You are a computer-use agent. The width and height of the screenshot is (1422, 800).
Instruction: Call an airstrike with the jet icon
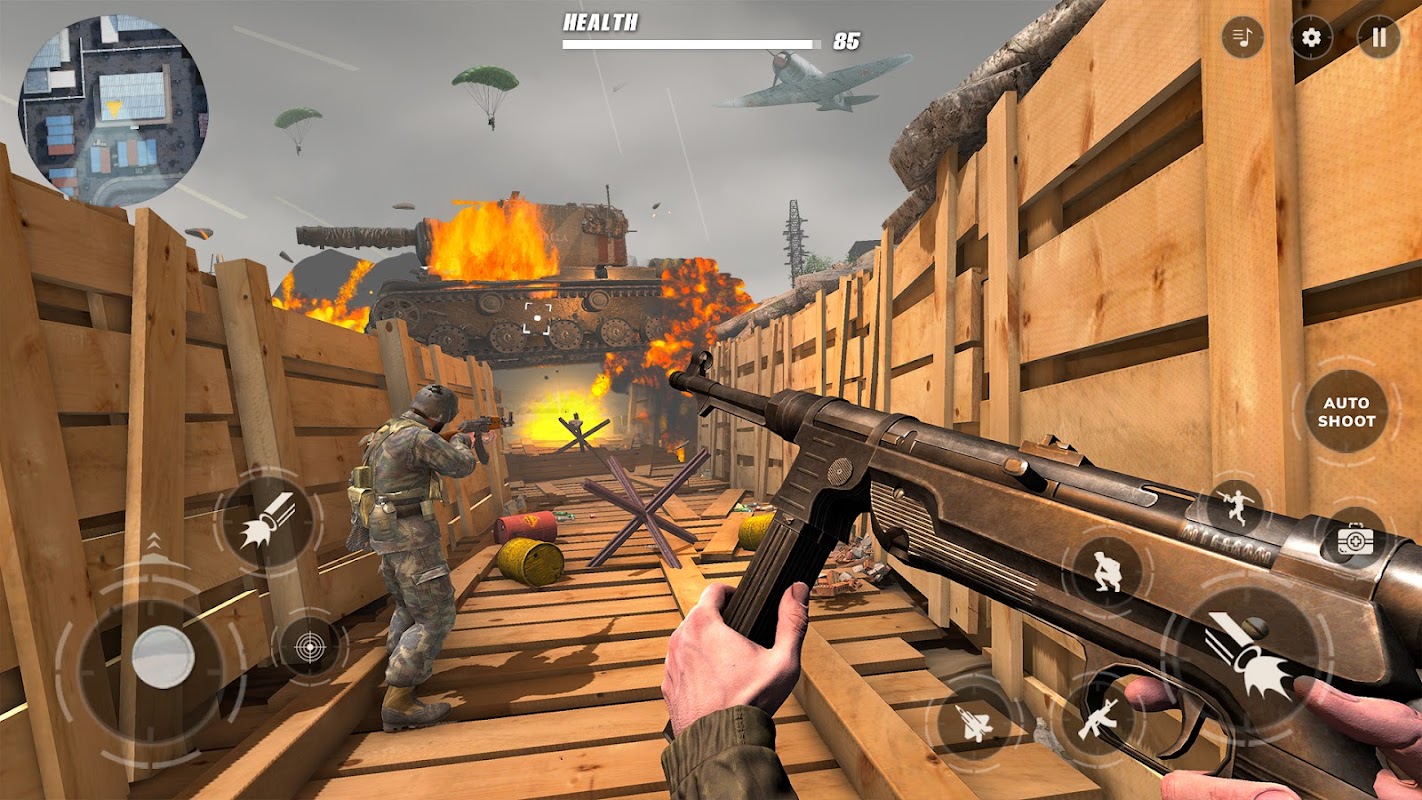coord(975,722)
